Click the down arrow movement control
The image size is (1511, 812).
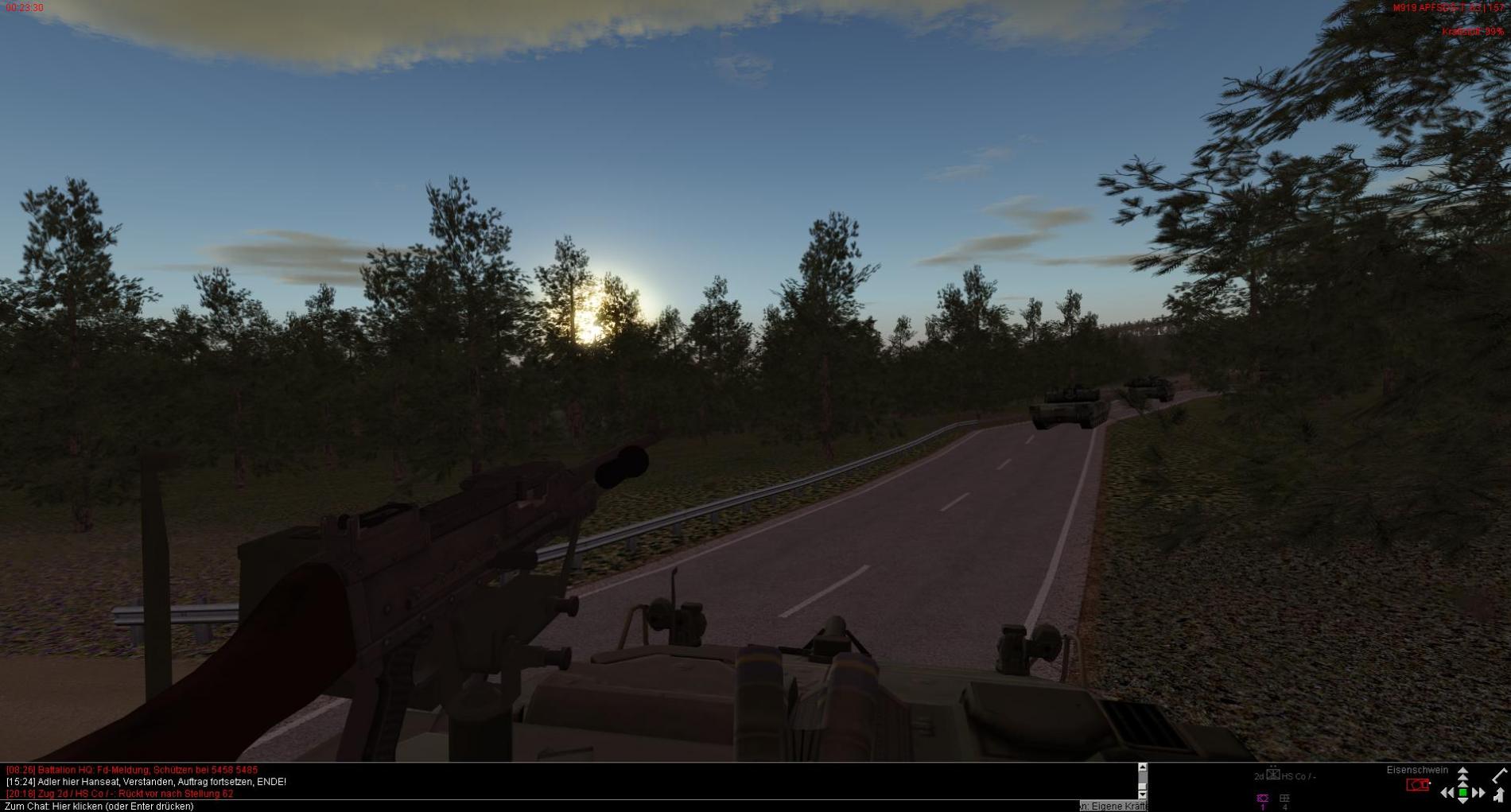click(x=1462, y=802)
